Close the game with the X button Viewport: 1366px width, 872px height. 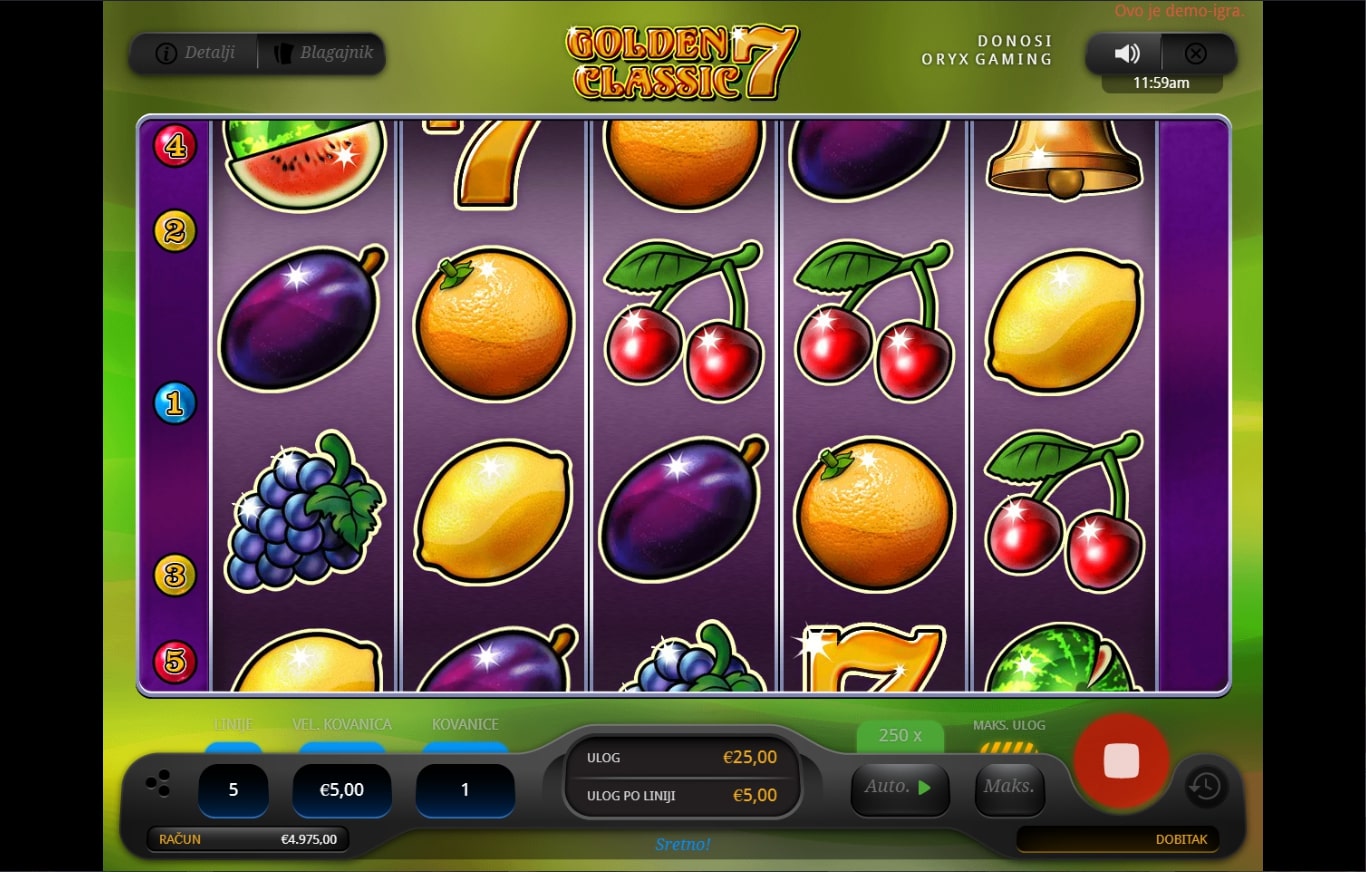[1195, 54]
